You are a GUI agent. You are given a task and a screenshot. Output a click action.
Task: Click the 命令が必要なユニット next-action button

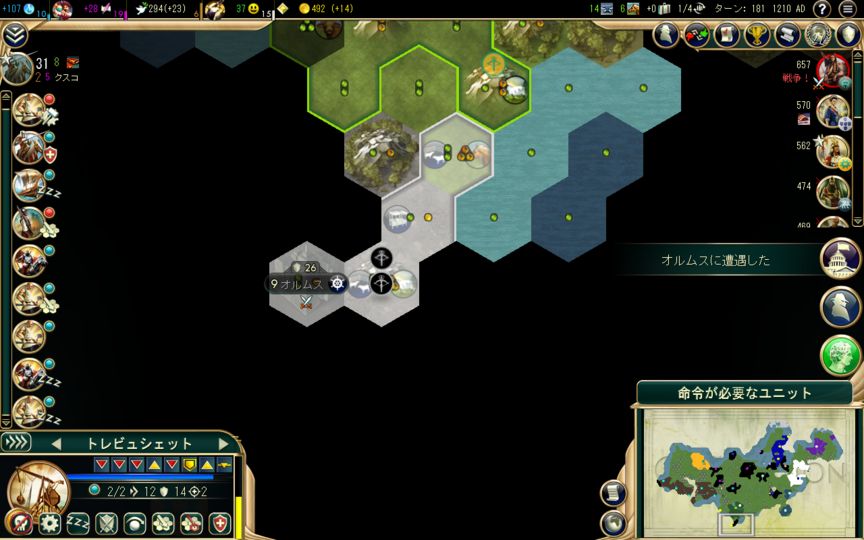point(745,393)
